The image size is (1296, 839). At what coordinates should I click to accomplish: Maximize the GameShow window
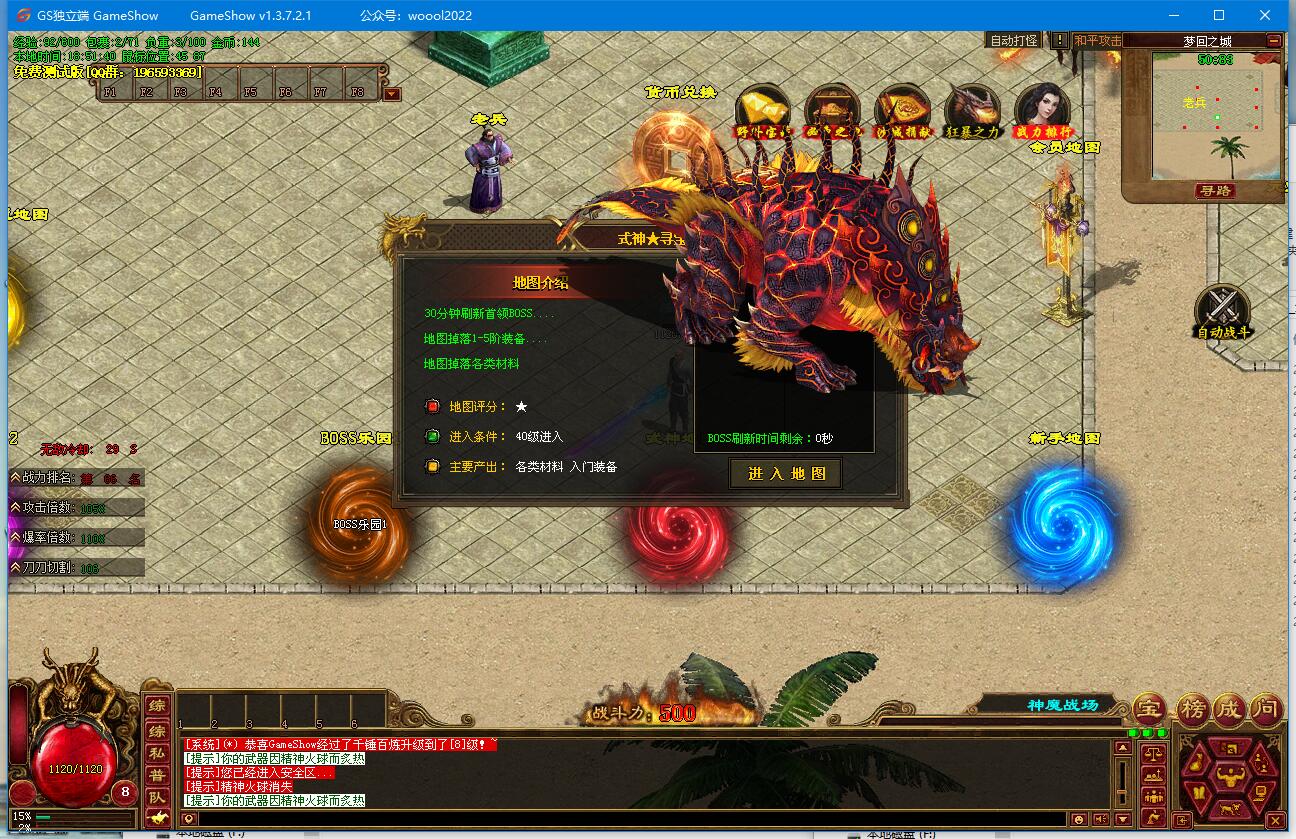coord(1219,15)
